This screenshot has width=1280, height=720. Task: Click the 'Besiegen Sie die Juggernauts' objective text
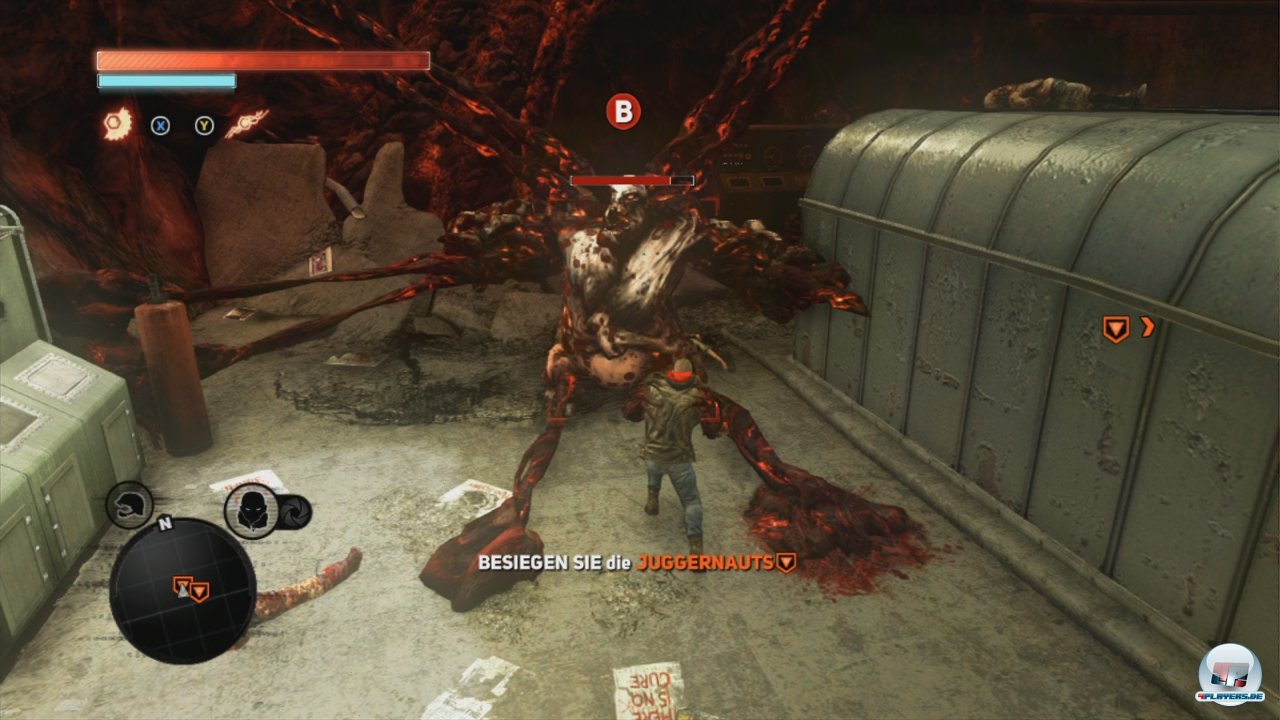(x=625, y=563)
